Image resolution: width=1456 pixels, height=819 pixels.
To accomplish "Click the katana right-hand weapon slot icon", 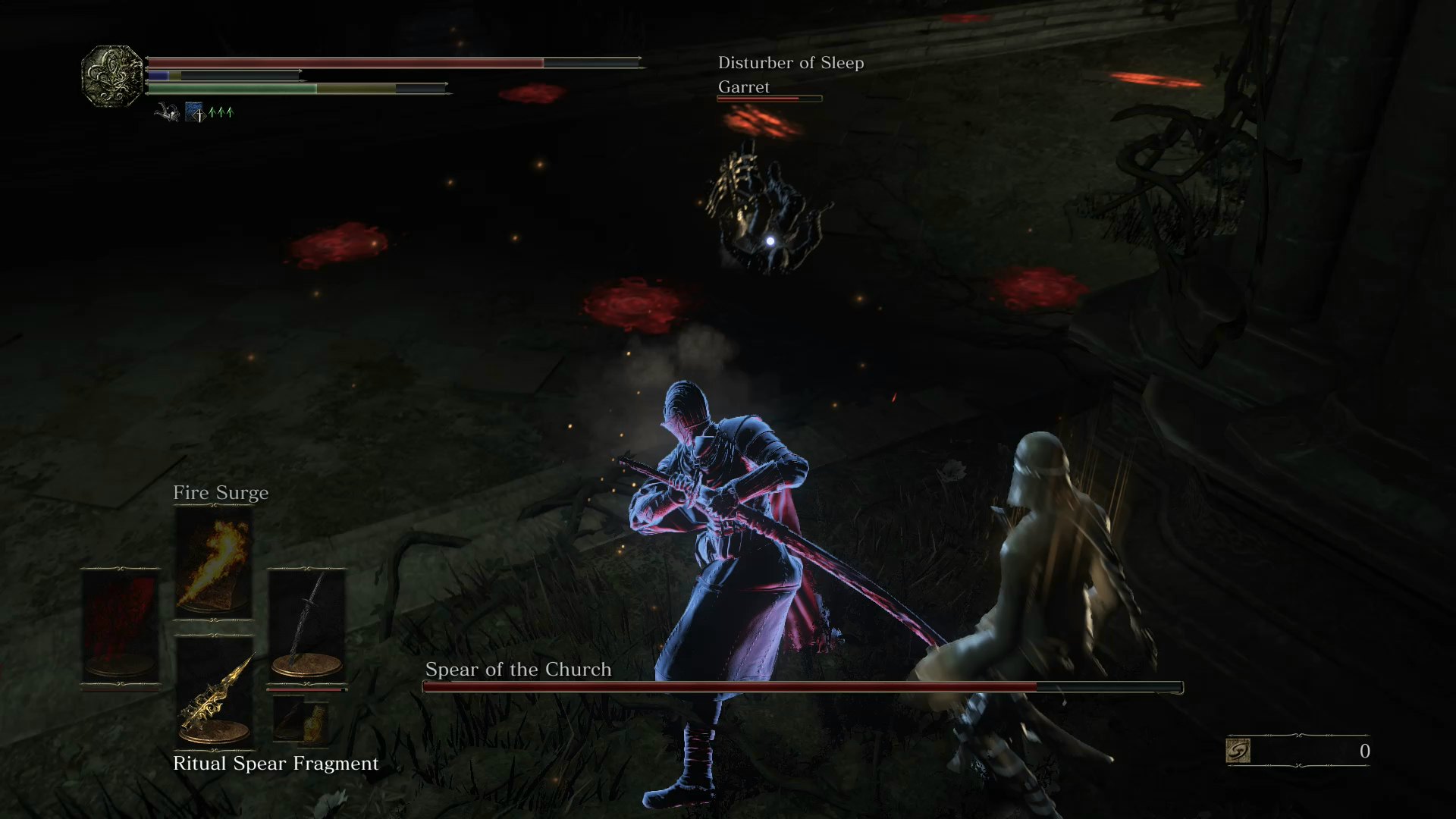I will (x=307, y=622).
